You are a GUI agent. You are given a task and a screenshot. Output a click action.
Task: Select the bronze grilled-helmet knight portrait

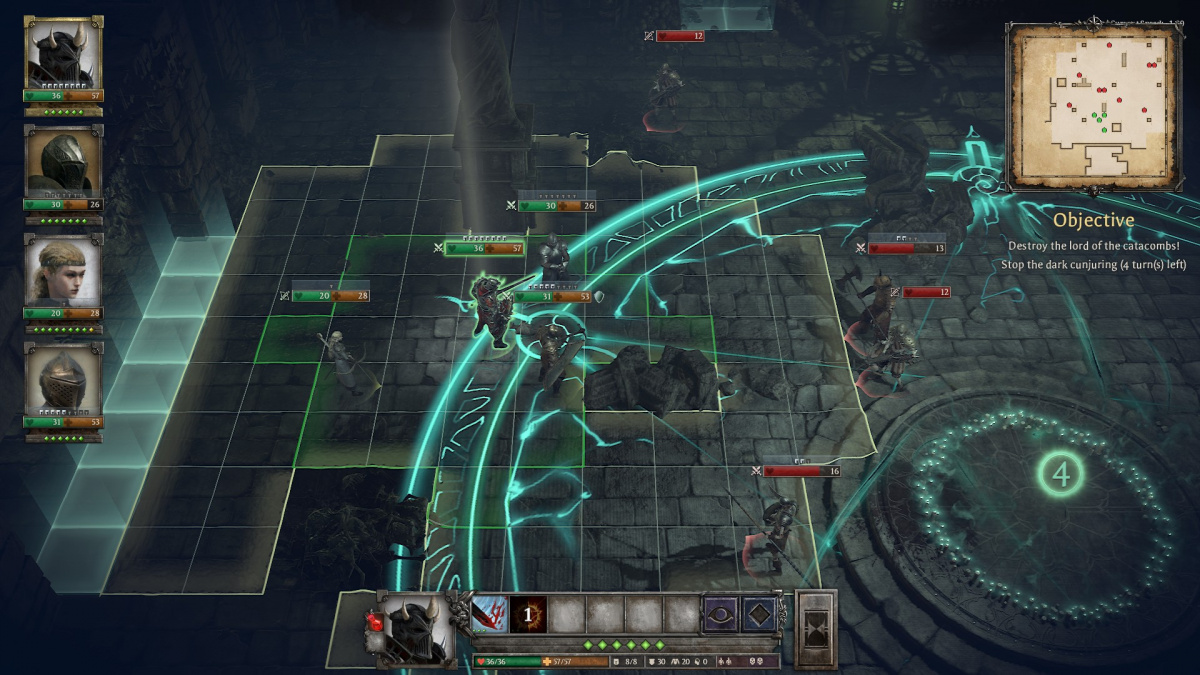coord(64,378)
